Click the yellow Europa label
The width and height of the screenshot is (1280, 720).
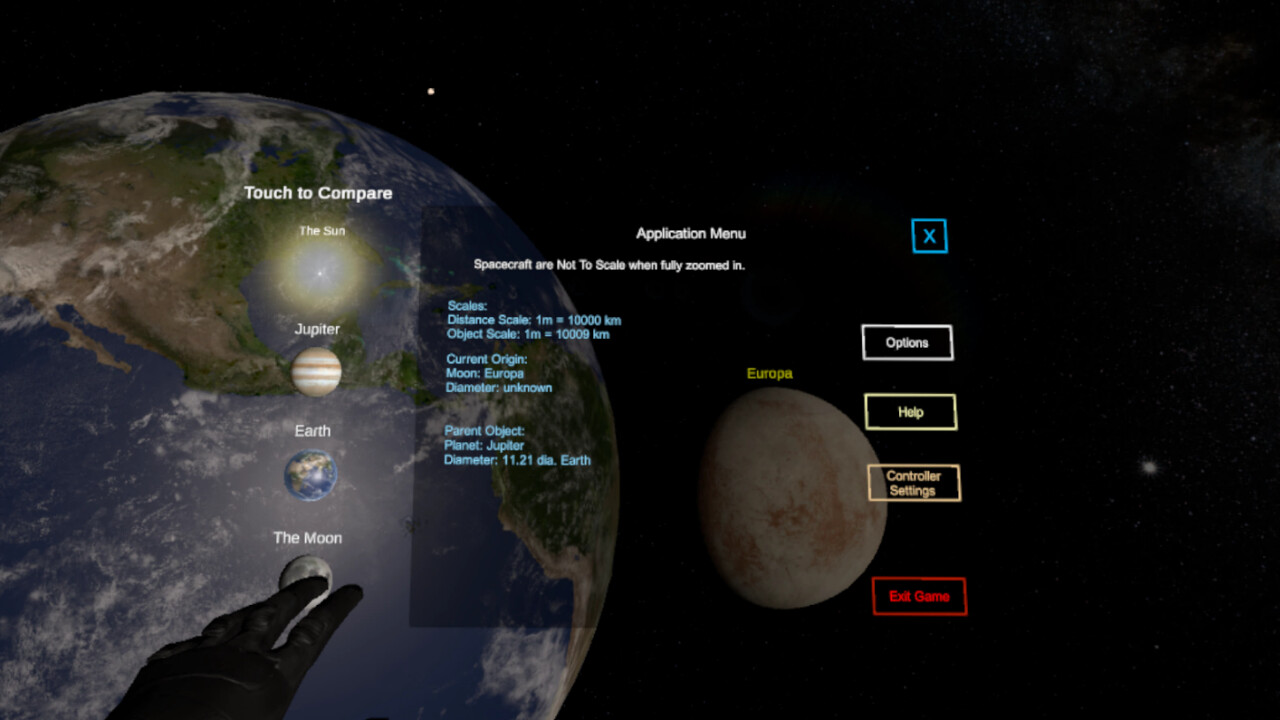click(x=768, y=373)
